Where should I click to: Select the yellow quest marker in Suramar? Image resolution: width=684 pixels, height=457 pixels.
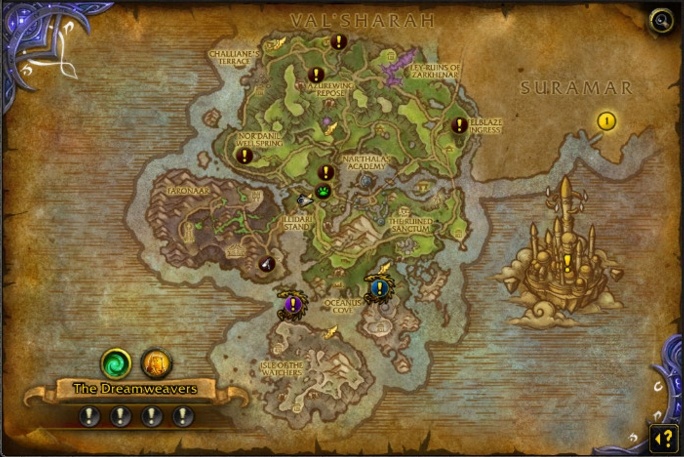606,121
